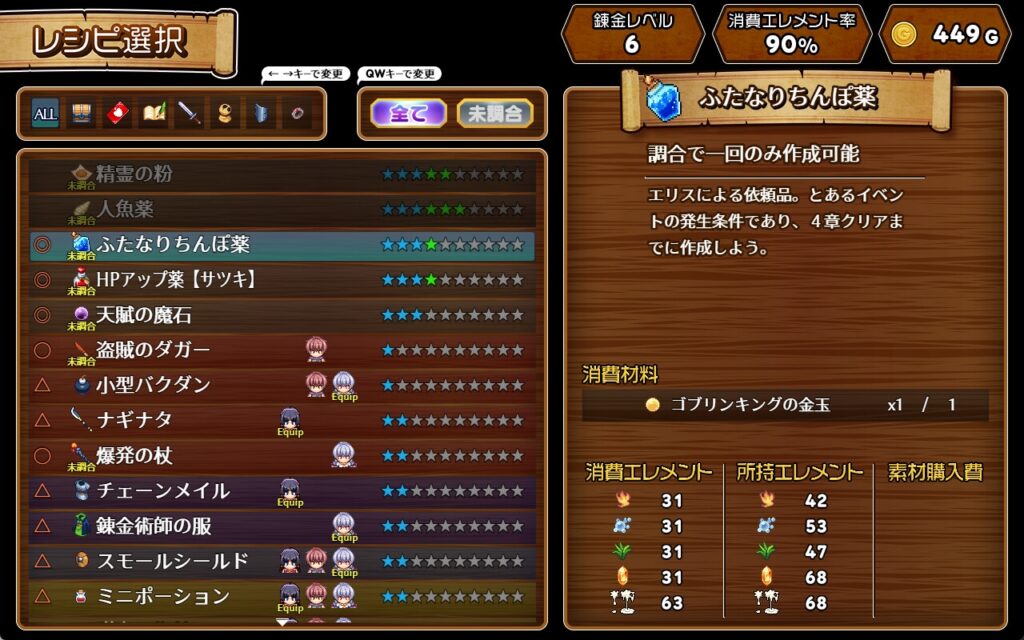Select the golden figurine category filter
This screenshot has height=640, width=1024.
point(226,114)
